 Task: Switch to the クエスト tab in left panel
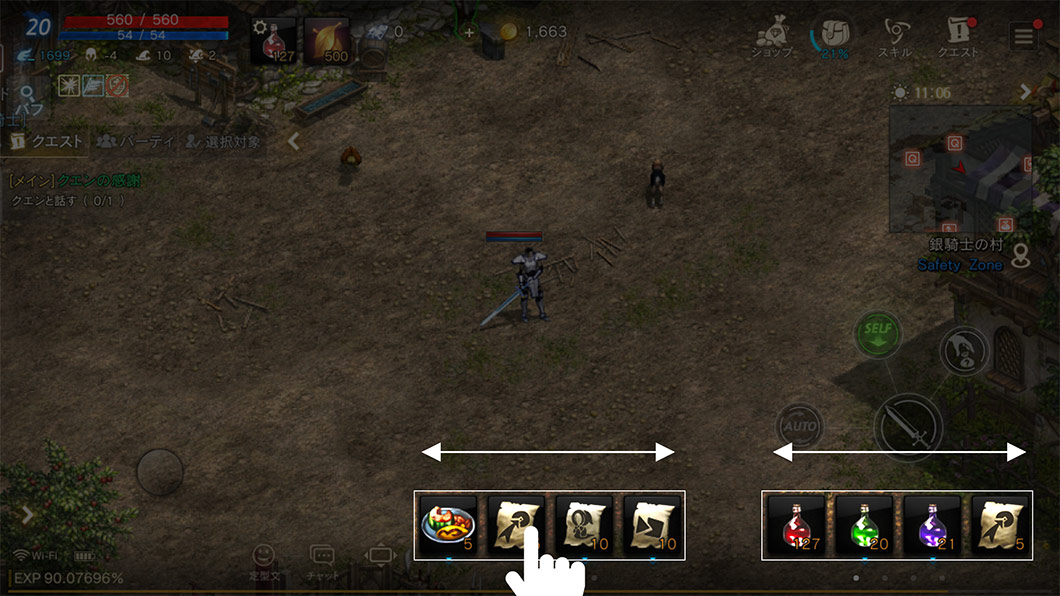tap(46, 142)
